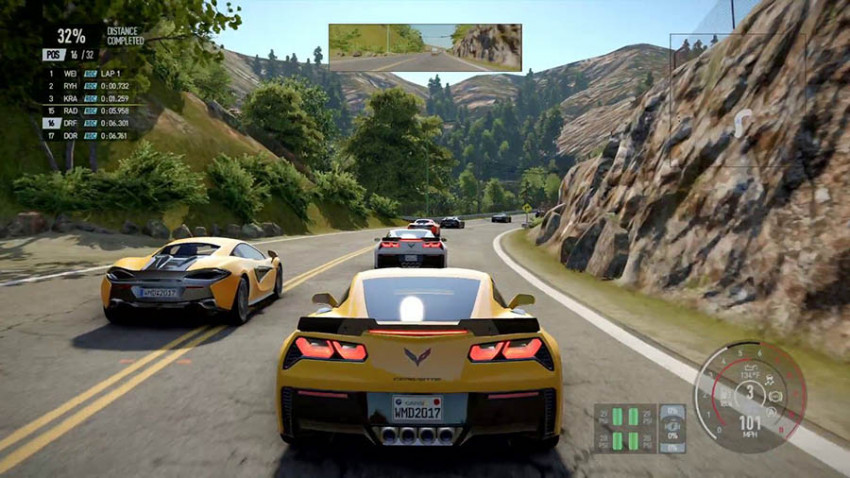Click the rearview mirror display
This screenshot has width=850, height=478.
[425, 47]
